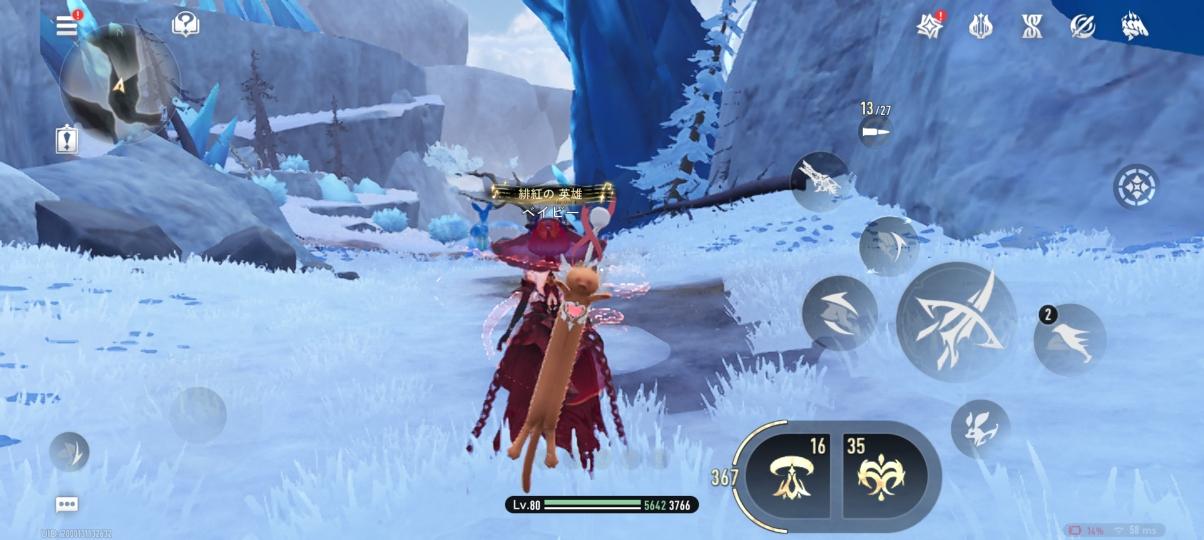Open the star icon with red notification
This screenshot has height=540, width=1204.
click(931, 26)
